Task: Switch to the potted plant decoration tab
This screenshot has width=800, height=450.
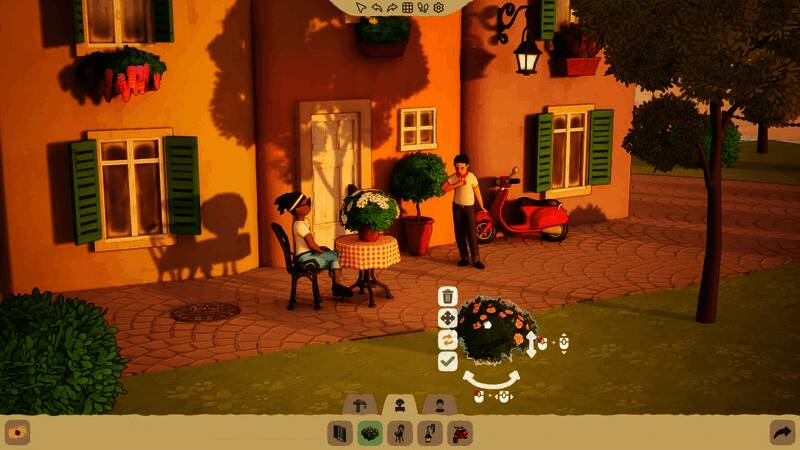Action: (x=399, y=405)
